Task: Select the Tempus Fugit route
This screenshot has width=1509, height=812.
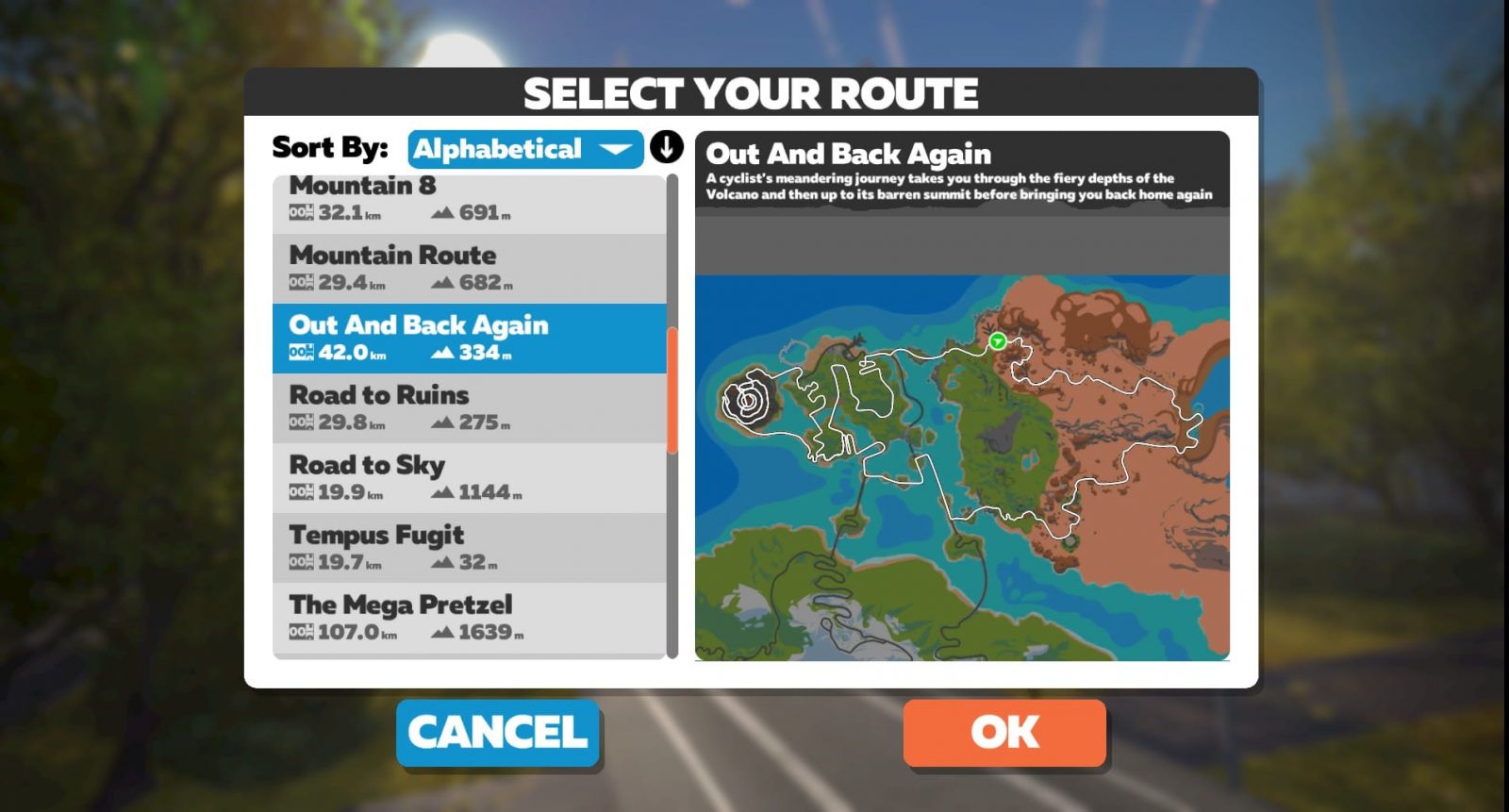Action: coord(469,547)
